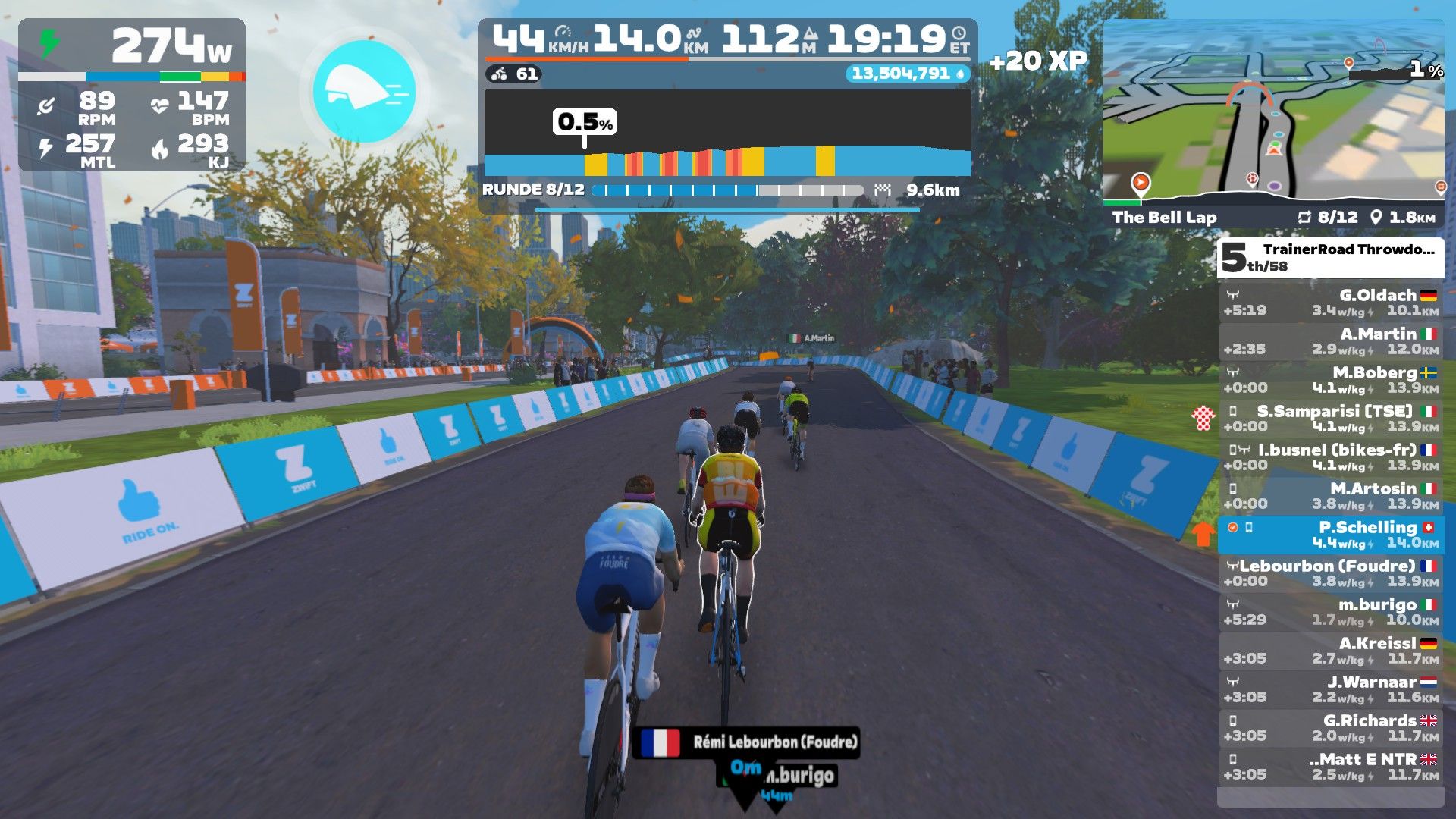Pick Lebourbon (Foudre) from rider list
The image size is (1456, 819).
pos(1331,573)
